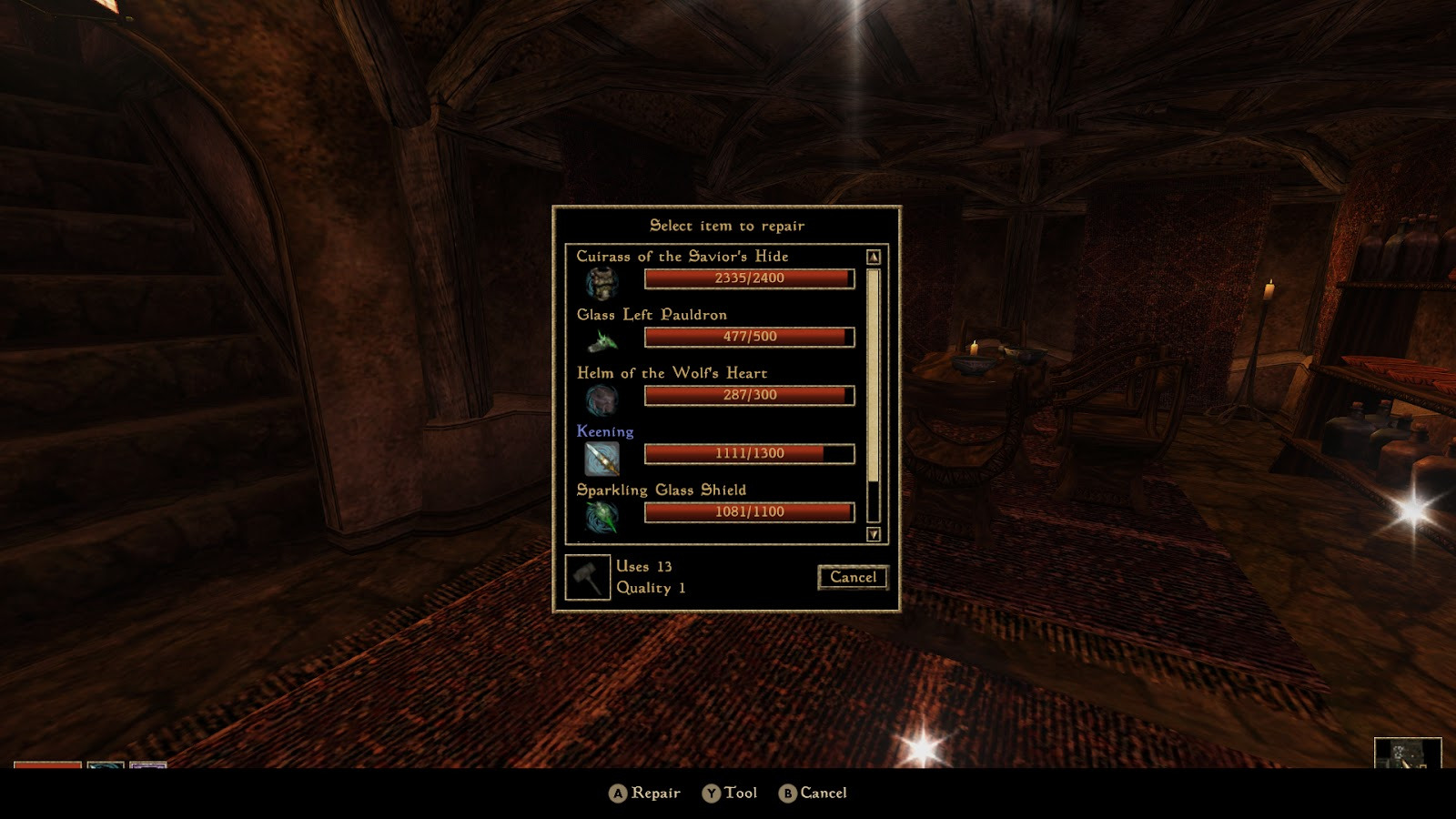Image resolution: width=1456 pixels, height=819 pixels.
Task: Repair the Helm of the Wolf's Heart
Action: [672, 373]
